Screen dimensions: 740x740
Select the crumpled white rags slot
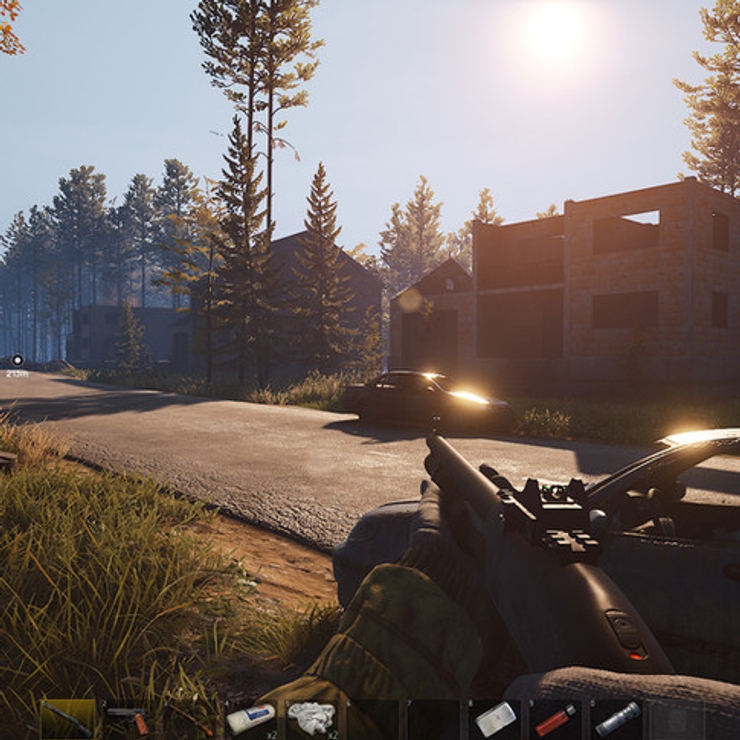(310, 718)
